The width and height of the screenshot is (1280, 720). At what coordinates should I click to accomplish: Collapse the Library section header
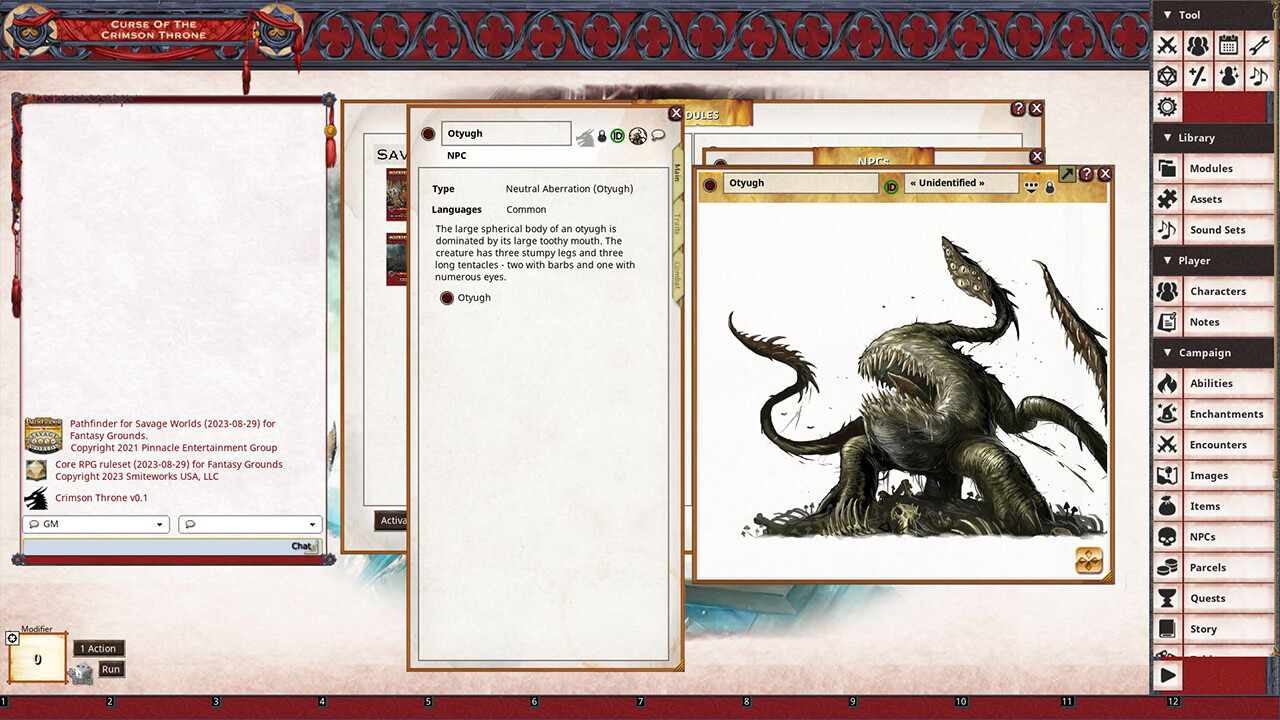tap(1190, 137)
